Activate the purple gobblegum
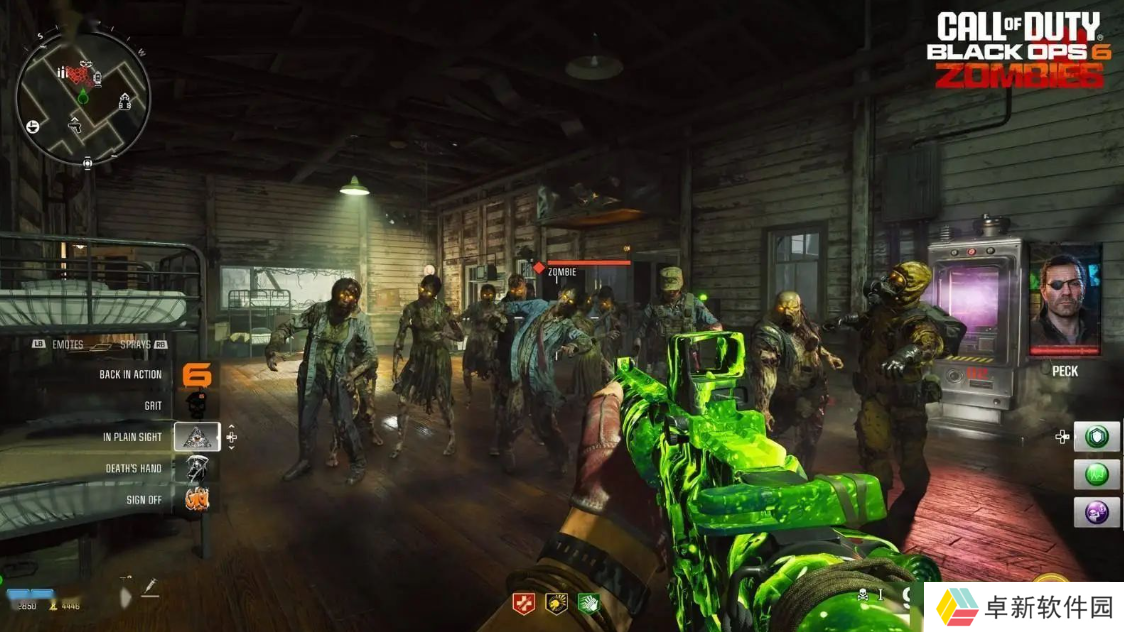1124x632 pixels. pyautogui.click(x=1097, y=512)
